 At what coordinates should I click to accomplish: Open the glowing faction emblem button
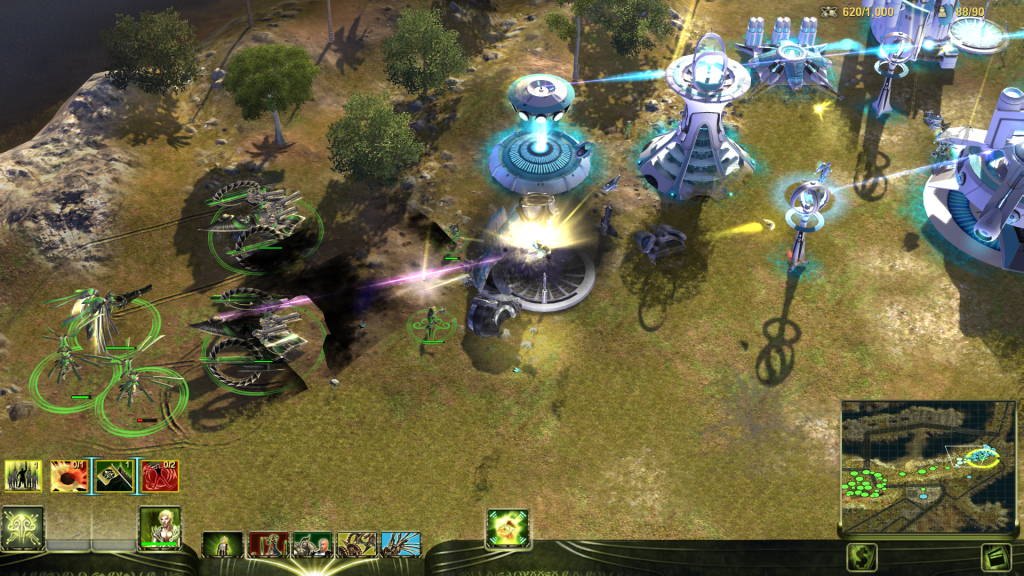pyautogui.click(x=22, y=527)
